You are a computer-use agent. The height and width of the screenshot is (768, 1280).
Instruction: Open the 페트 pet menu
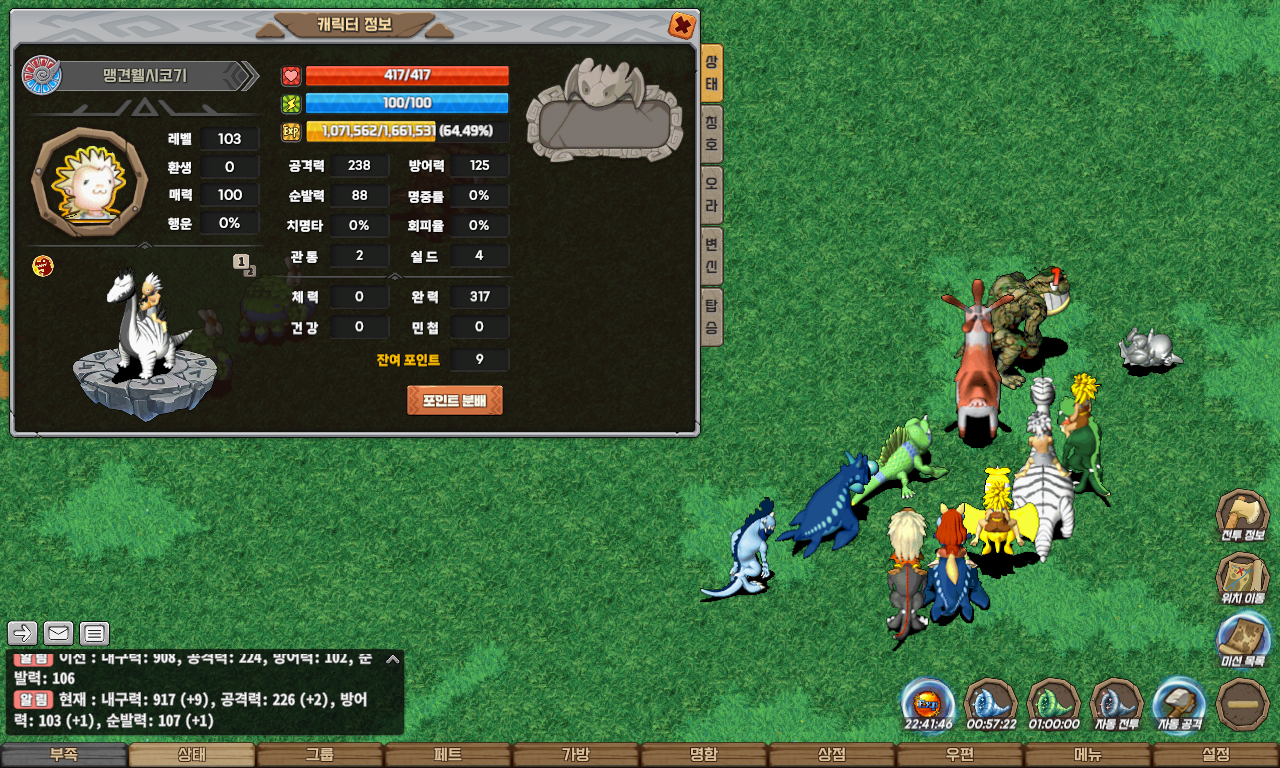(448, 755)
